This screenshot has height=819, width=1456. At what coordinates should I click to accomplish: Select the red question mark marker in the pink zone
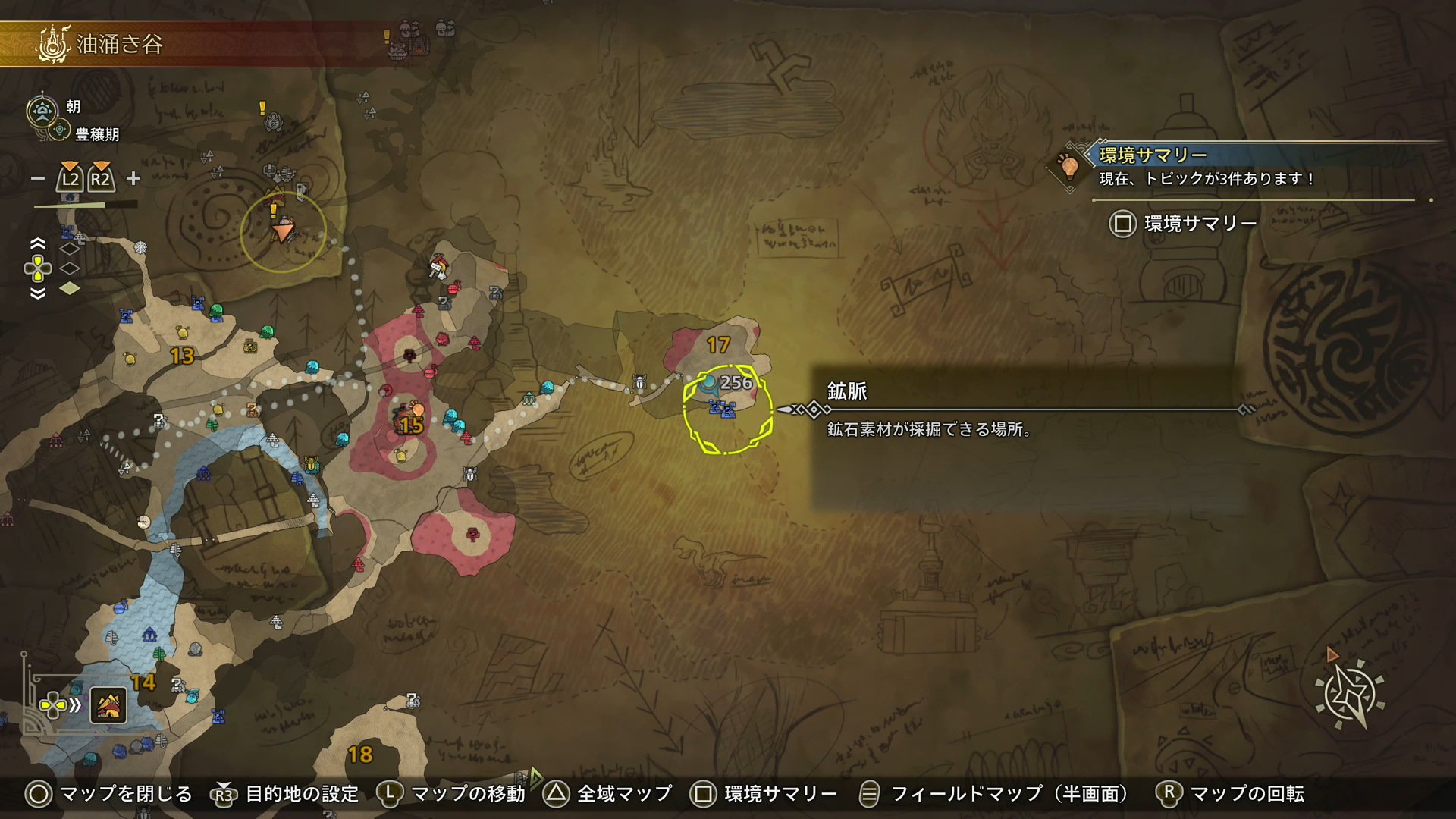[x=473, y=535]
